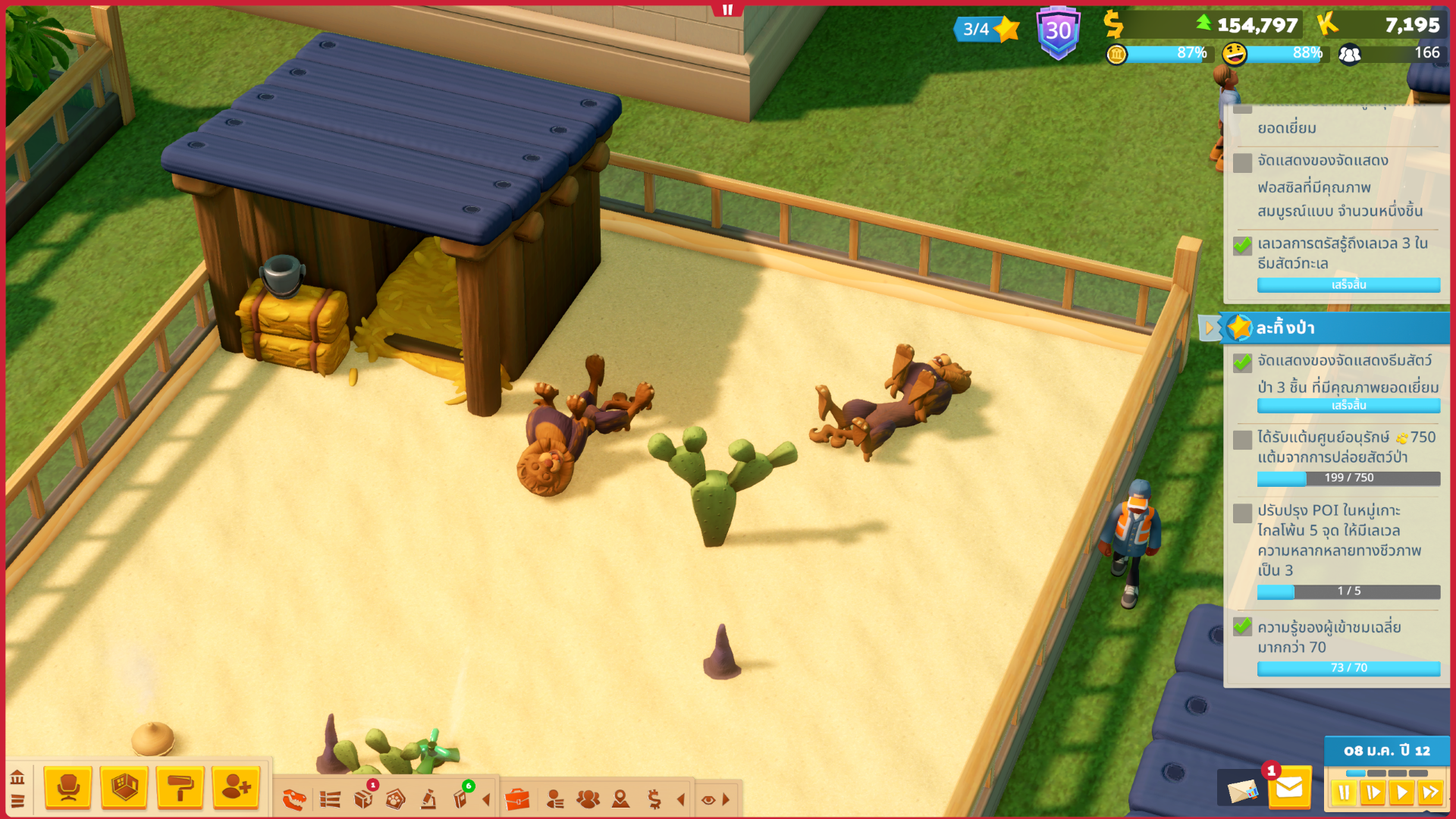Open the map pin location overview
This screenshot has height=819, width=1456.
point(620,799)
